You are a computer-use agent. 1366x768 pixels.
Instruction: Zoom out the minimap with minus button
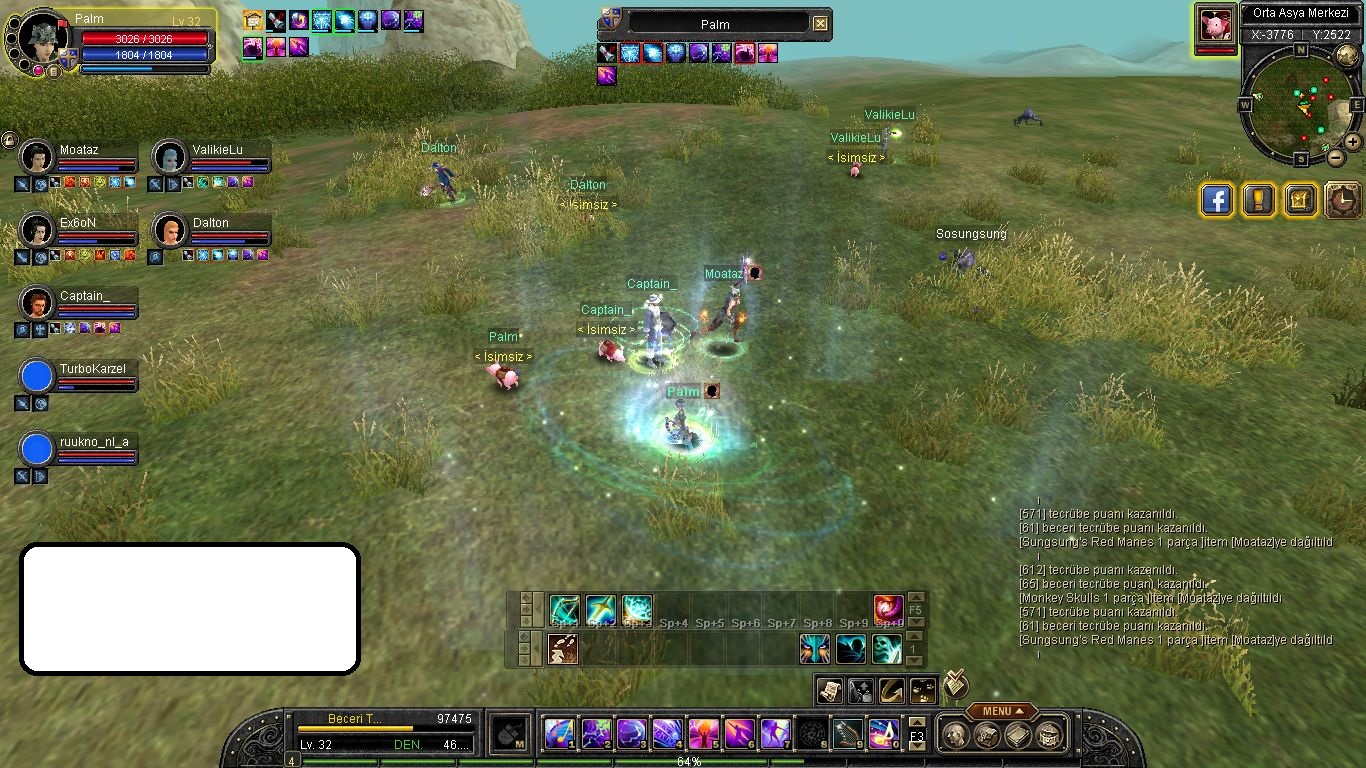pyautogui.click(x=1335, y=157)
